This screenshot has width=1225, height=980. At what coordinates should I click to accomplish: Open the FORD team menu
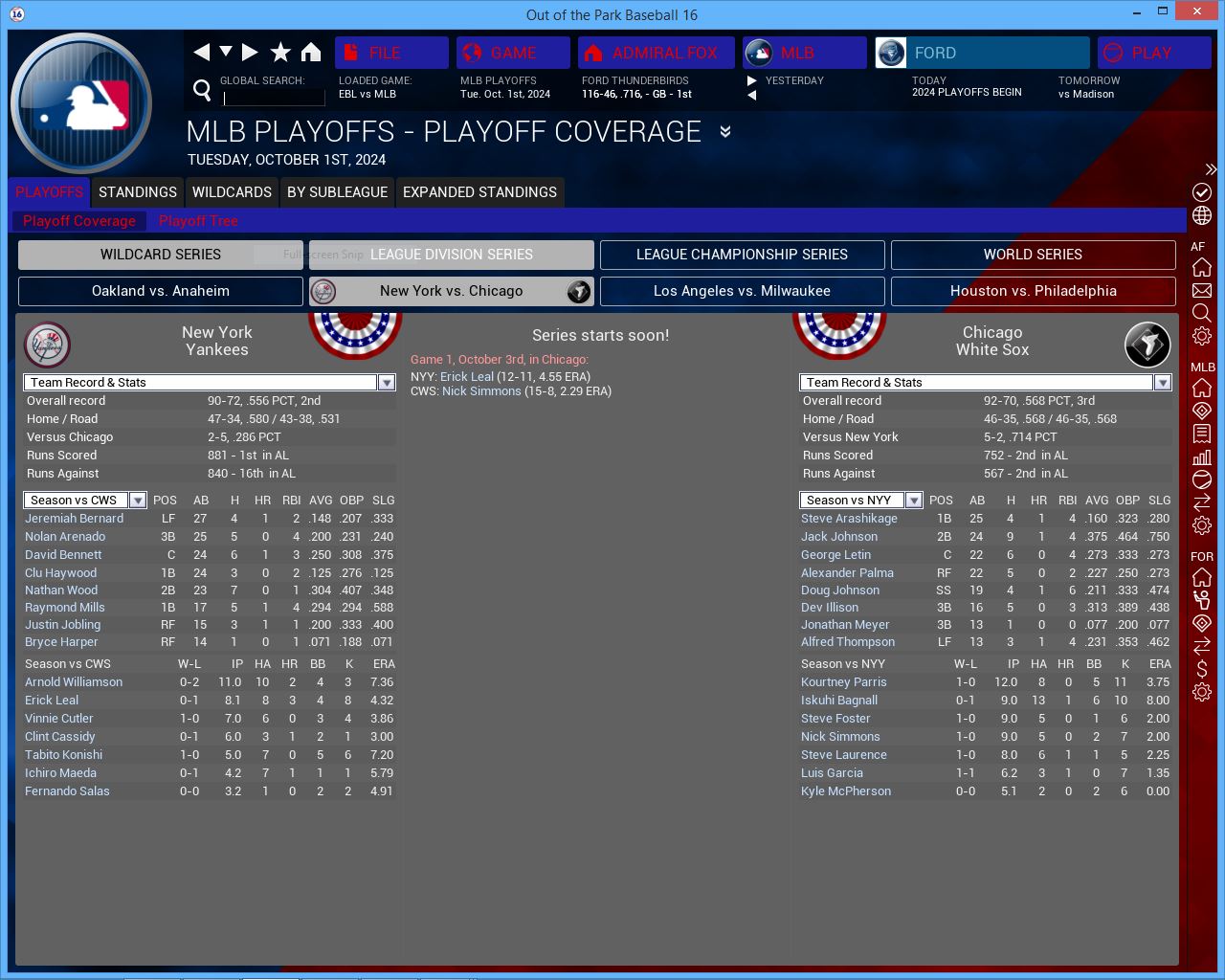click(x=983, y=53)
